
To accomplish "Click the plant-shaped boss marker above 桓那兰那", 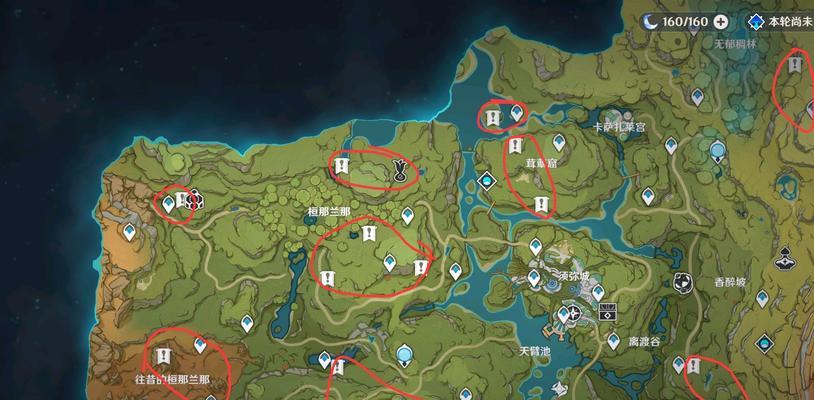I will 400,169.
